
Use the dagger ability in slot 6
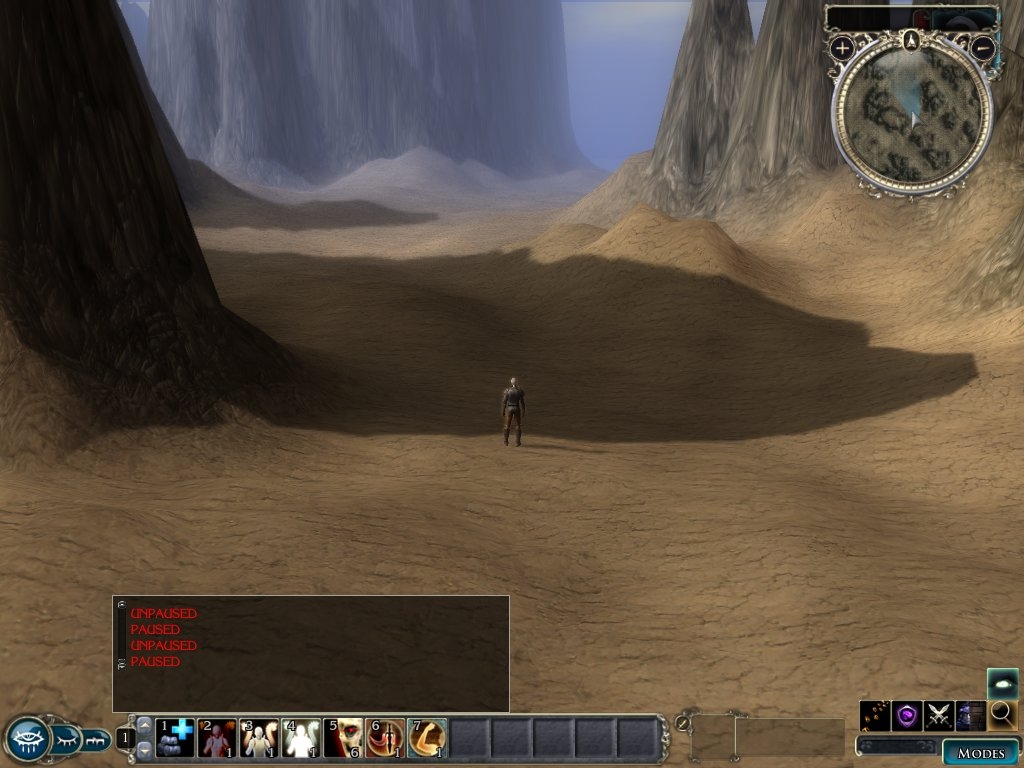385,738
